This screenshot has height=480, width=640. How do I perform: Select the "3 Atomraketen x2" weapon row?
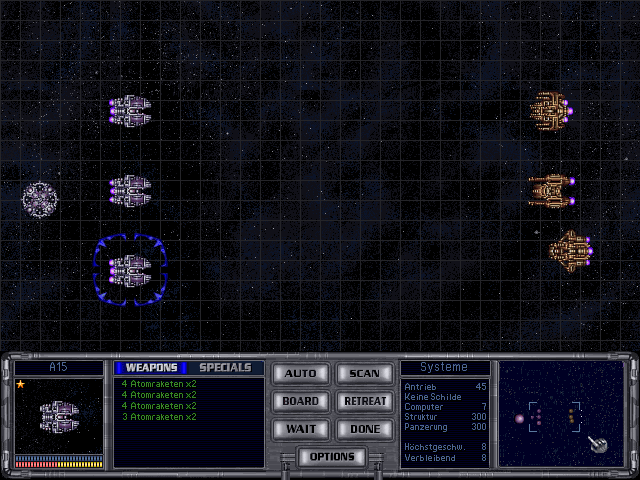(x=158, y=417)
